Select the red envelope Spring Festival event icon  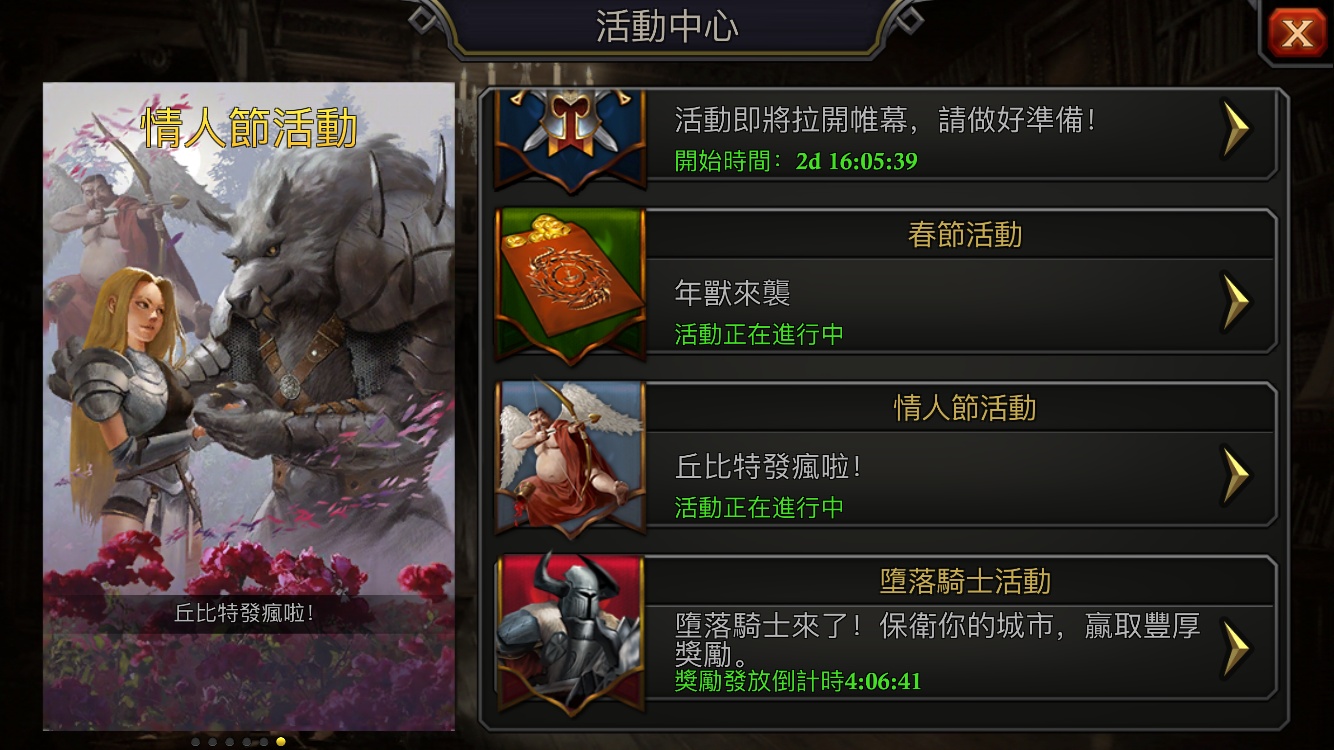point(568,285)
